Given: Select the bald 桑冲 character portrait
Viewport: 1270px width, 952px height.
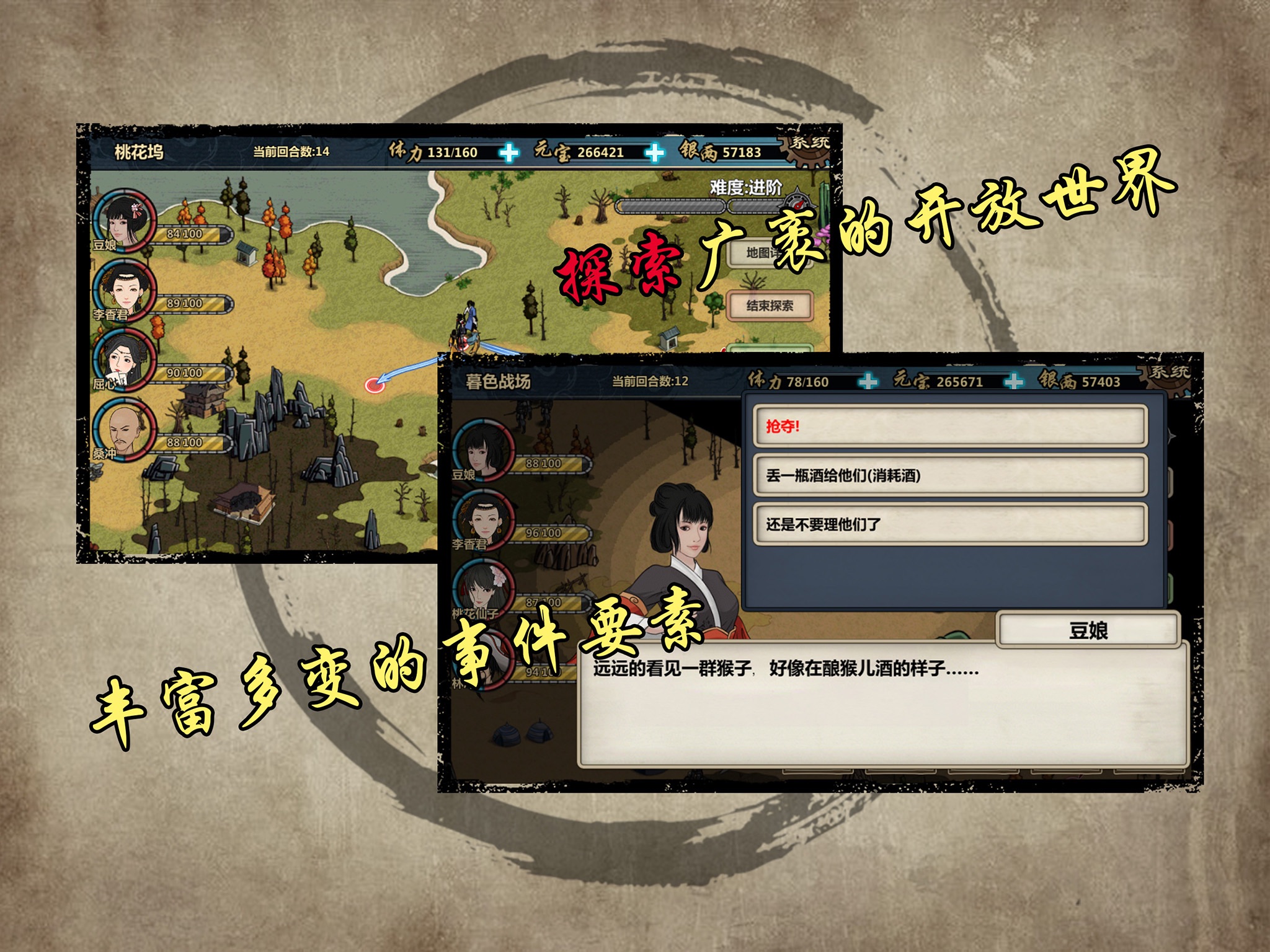Looking at the screenshot, I should (124, 429).
